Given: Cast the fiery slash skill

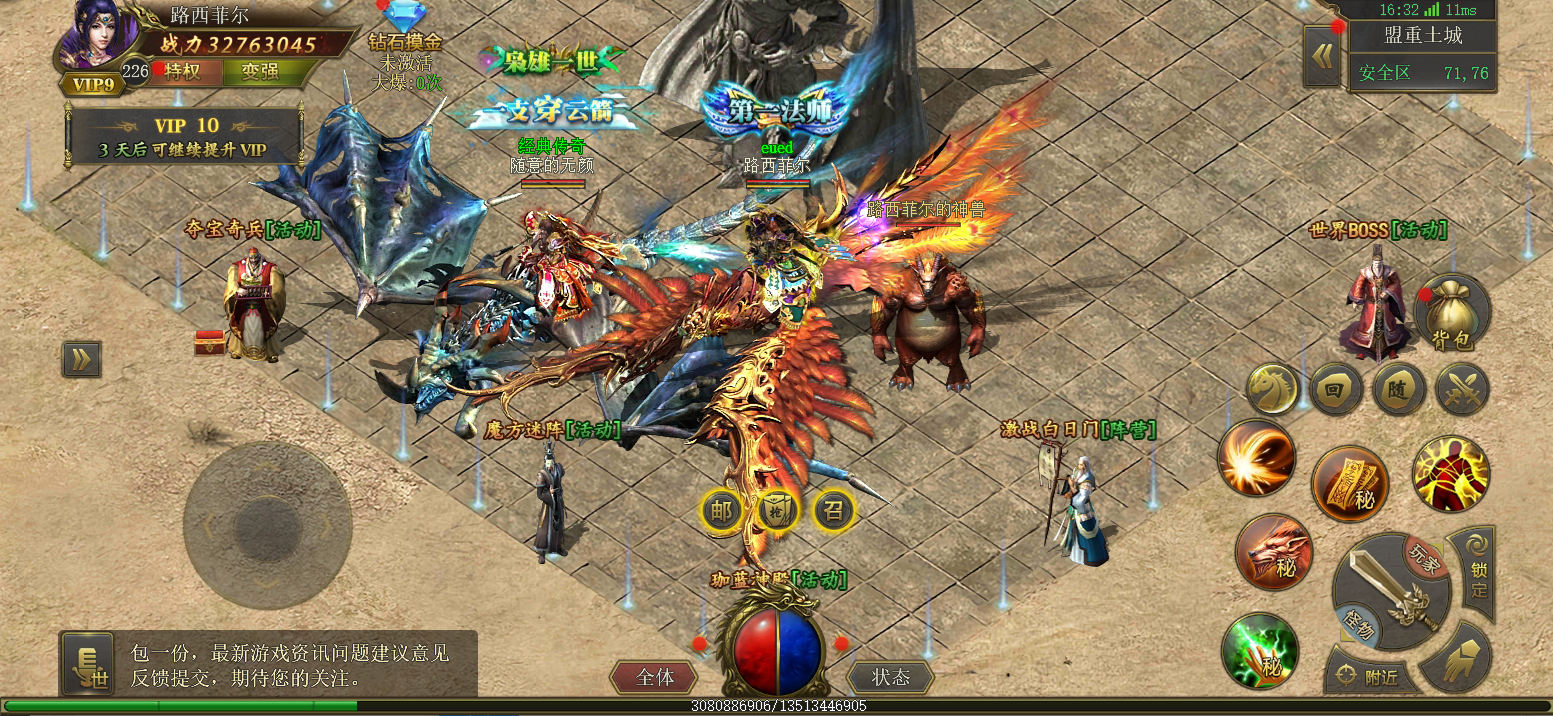Looking at the screenshot, I should 1257,458.
